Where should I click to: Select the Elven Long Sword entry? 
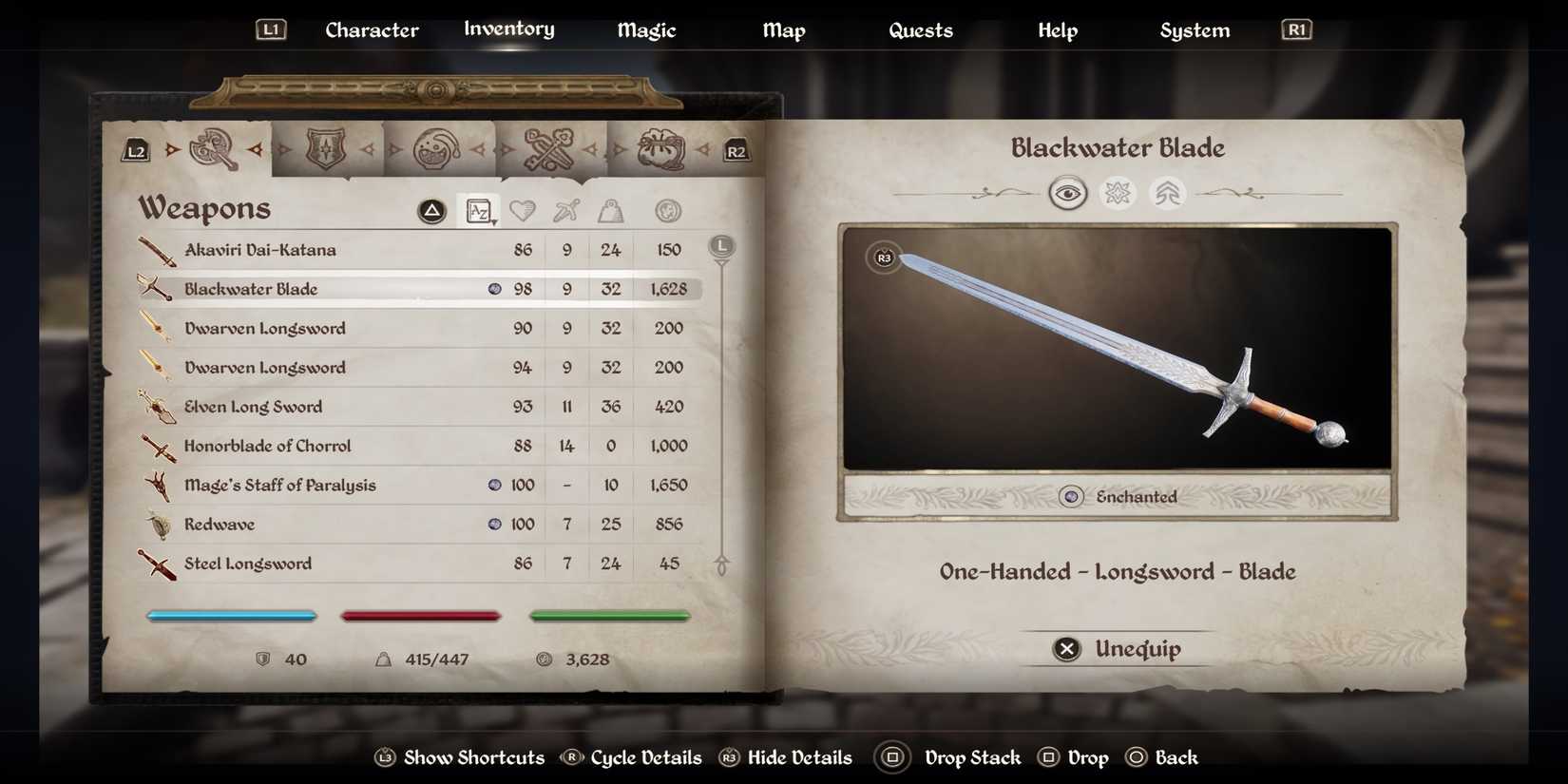click(252, 406)
